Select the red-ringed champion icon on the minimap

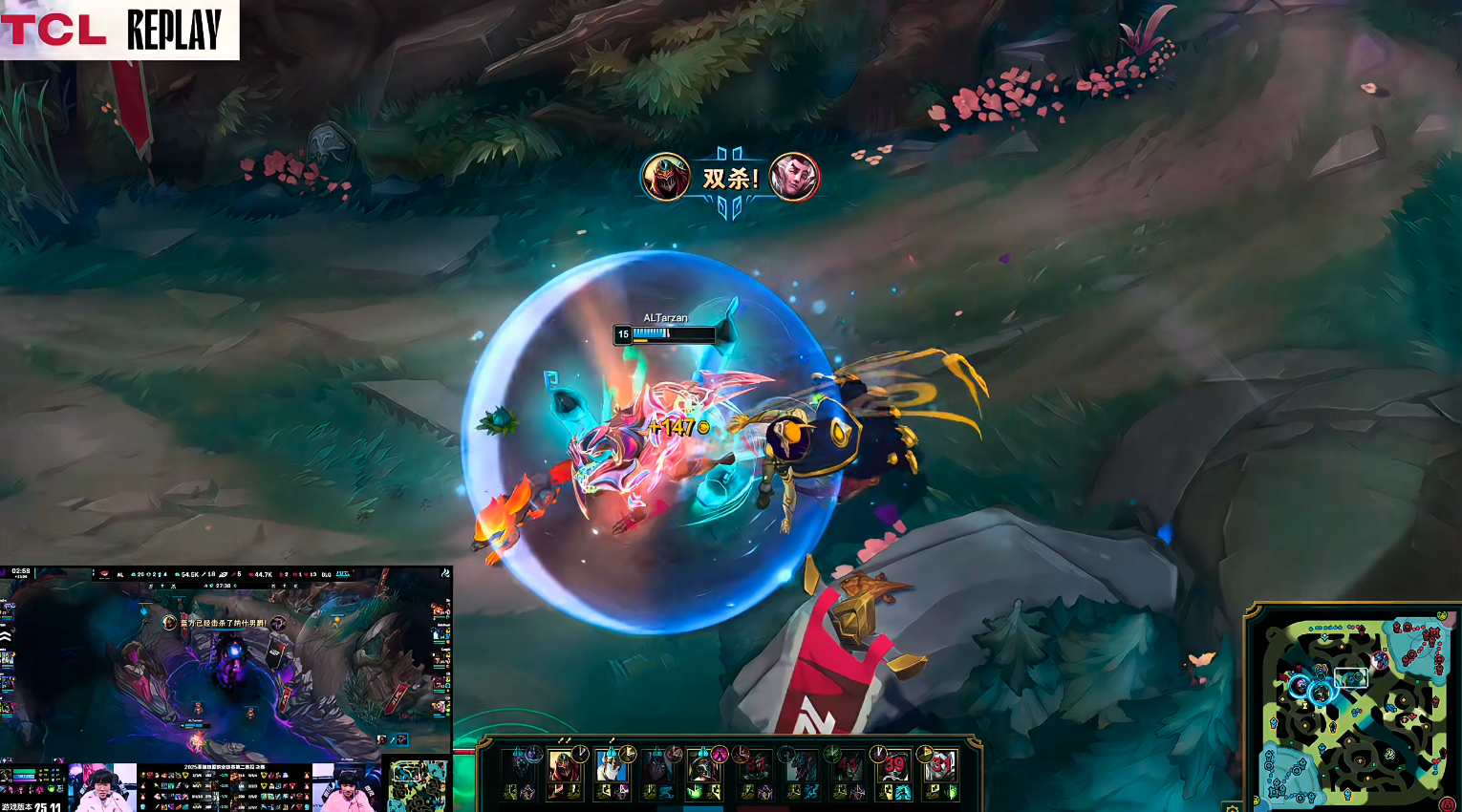(1380, 660)
